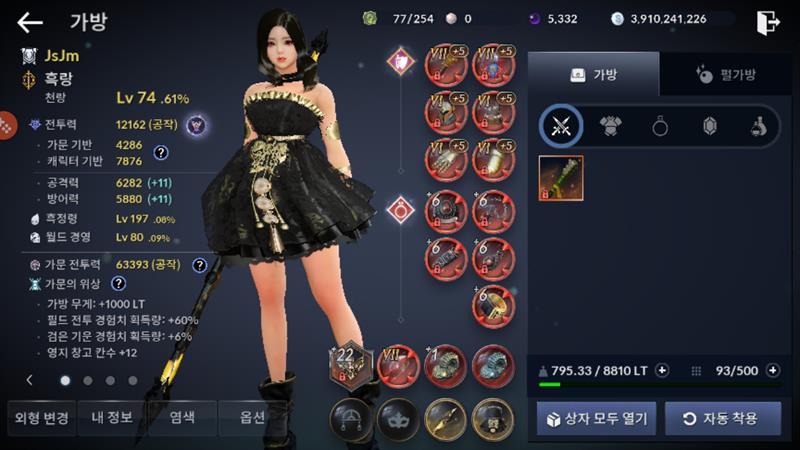Go to previous stats page arrow
Image resolution: width=800 pixels, height=450 pixels.
29,380
